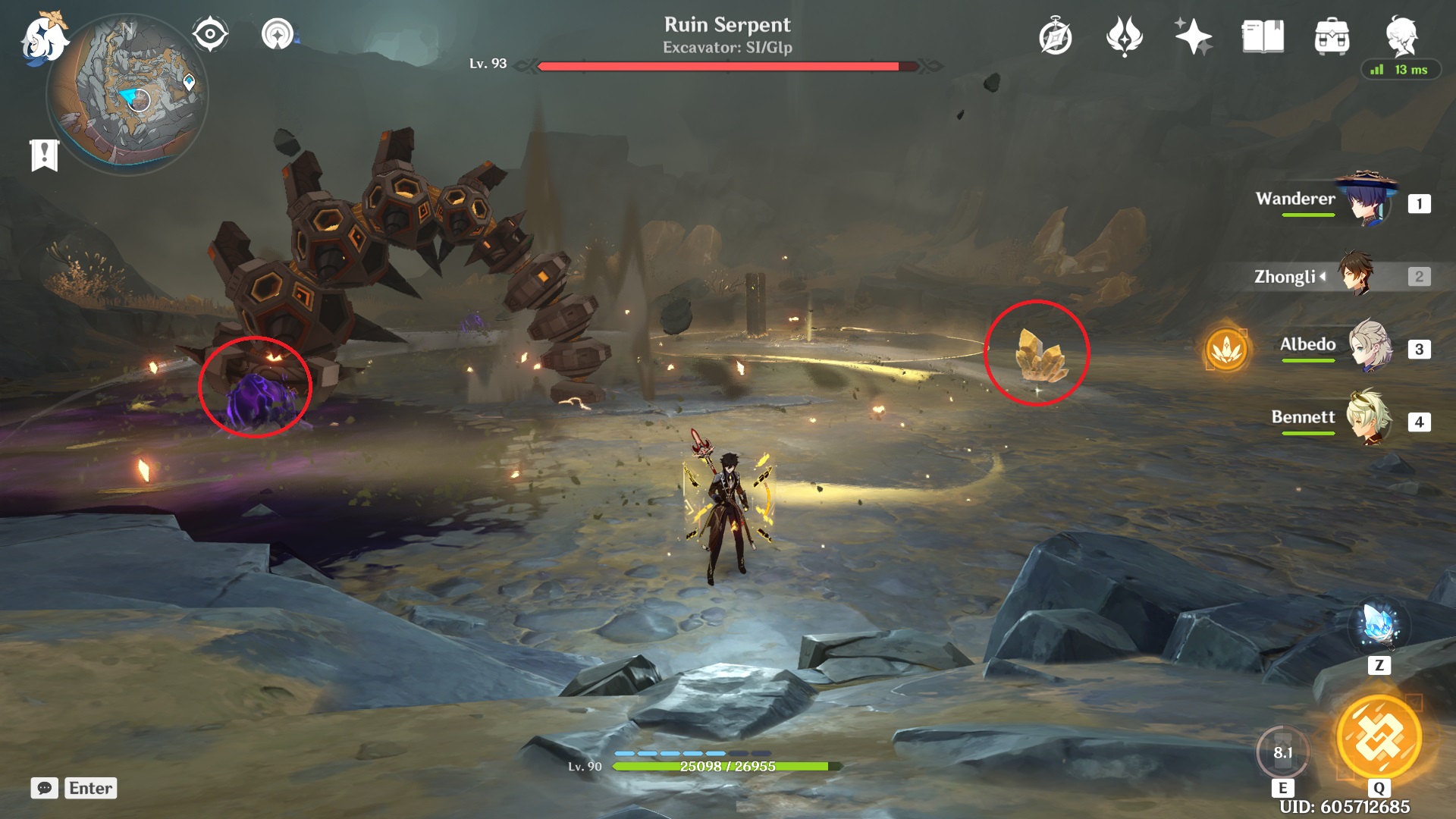The width and height of the screenshot is (1456, 819).
Task: Open the Adventurer Handbook book
Action: (1263, 34)
